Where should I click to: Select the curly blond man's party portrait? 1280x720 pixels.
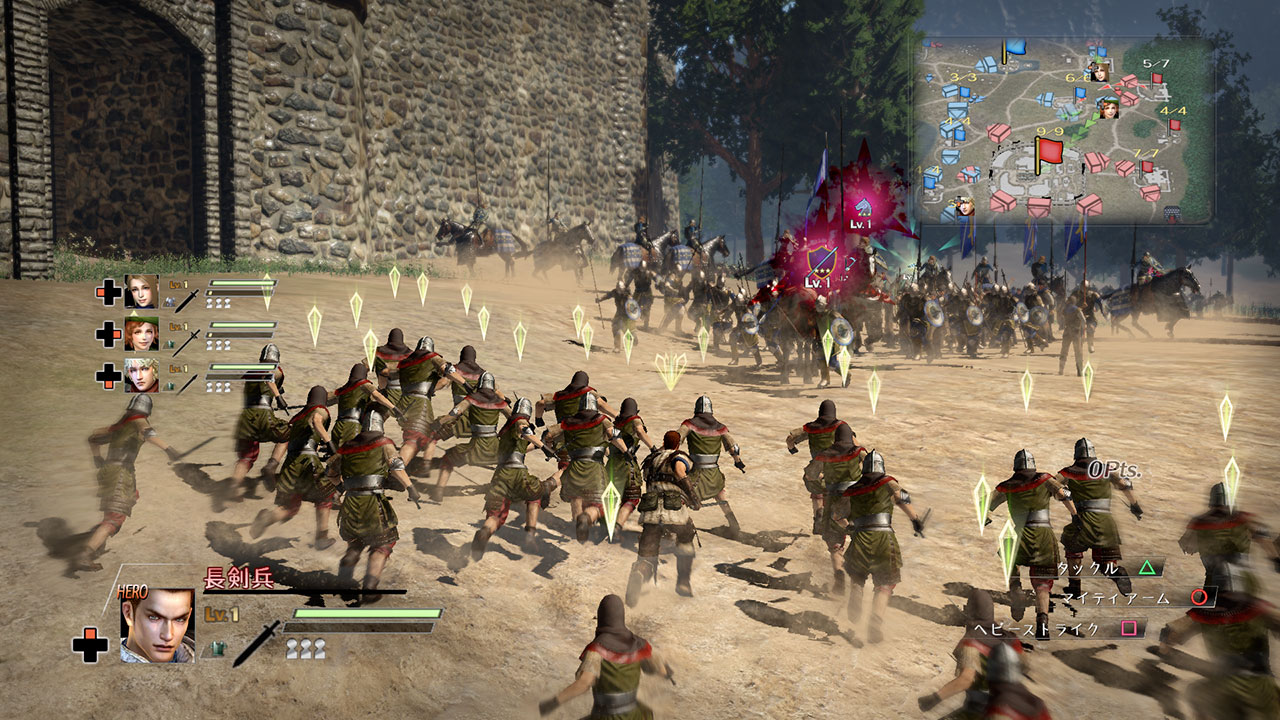141,375
